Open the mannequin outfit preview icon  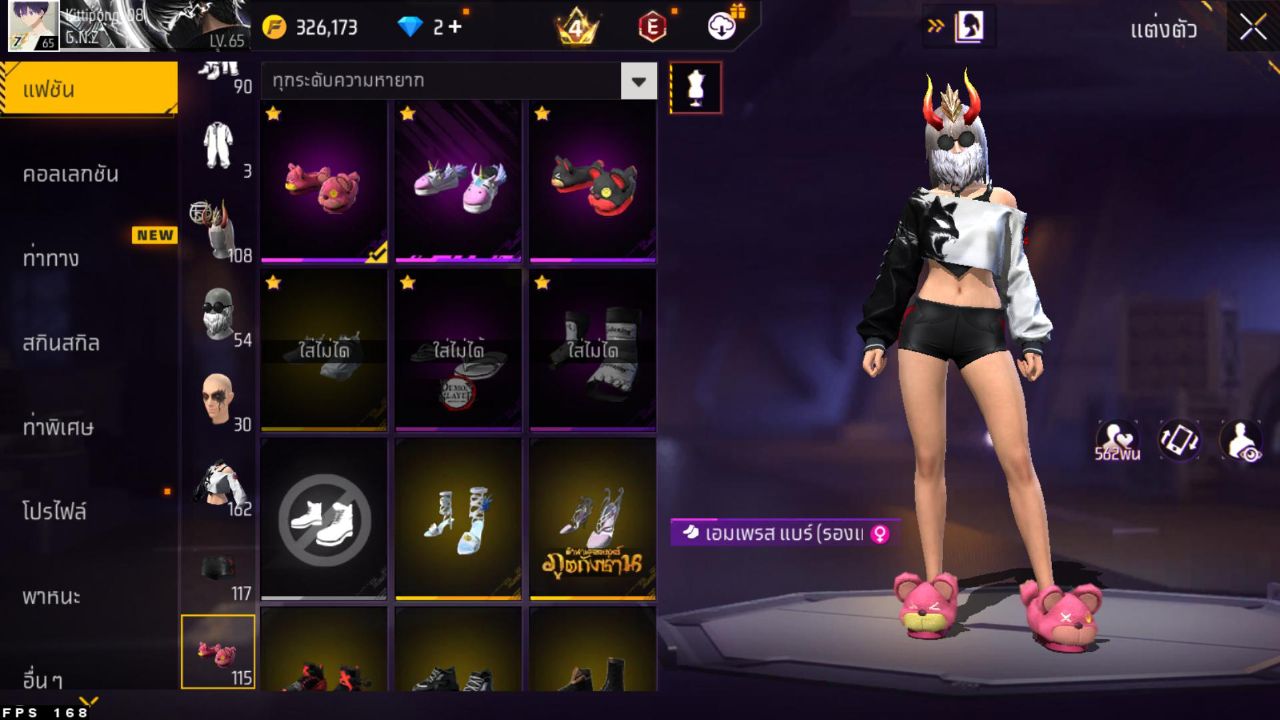(x=695, y=87)
